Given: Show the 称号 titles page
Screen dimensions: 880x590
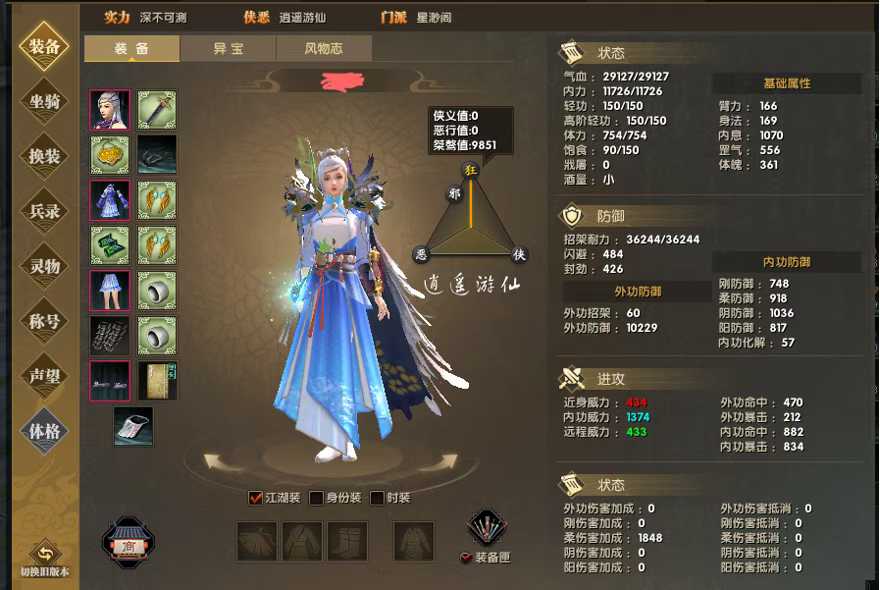Looking at the screenshot, I should 44,321.
